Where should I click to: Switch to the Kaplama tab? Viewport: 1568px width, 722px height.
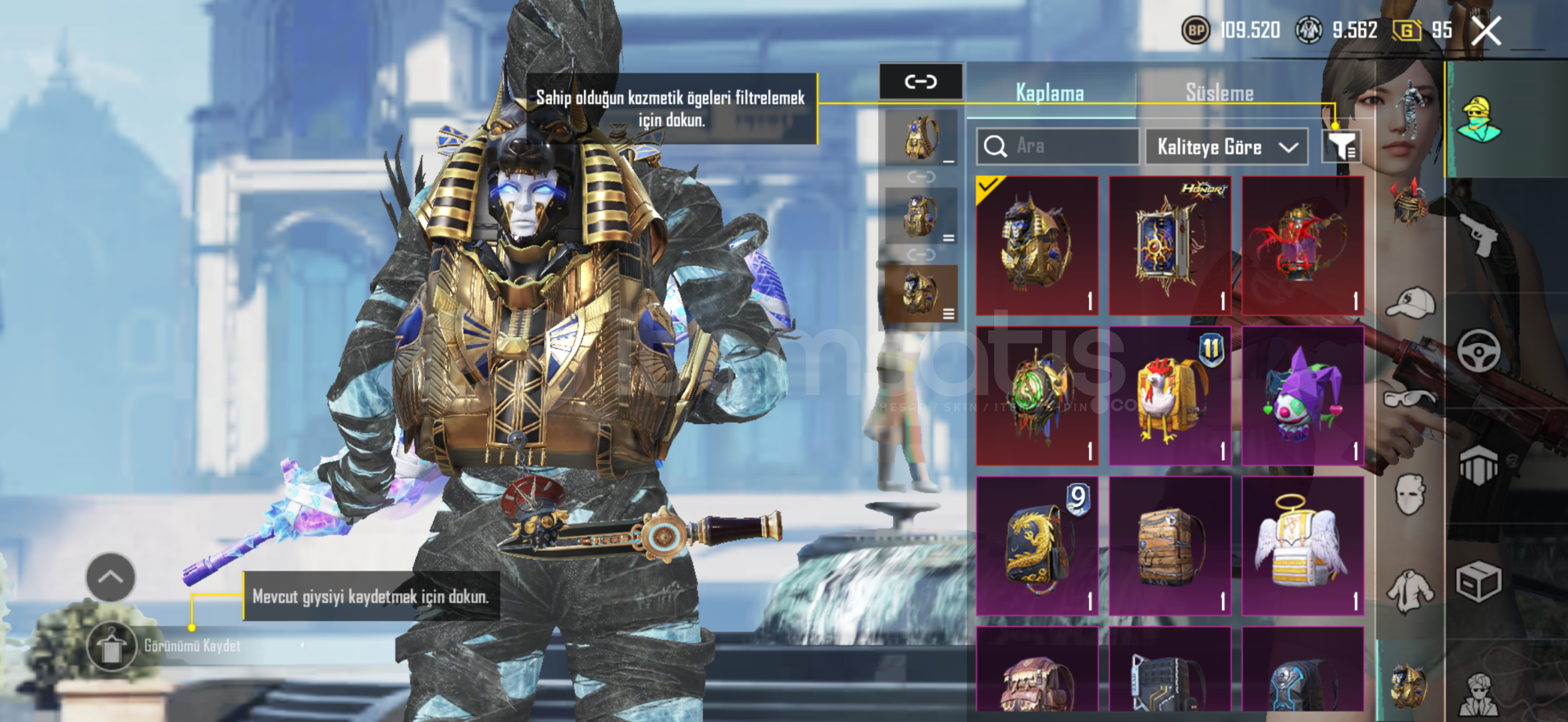coord(1050,93)
